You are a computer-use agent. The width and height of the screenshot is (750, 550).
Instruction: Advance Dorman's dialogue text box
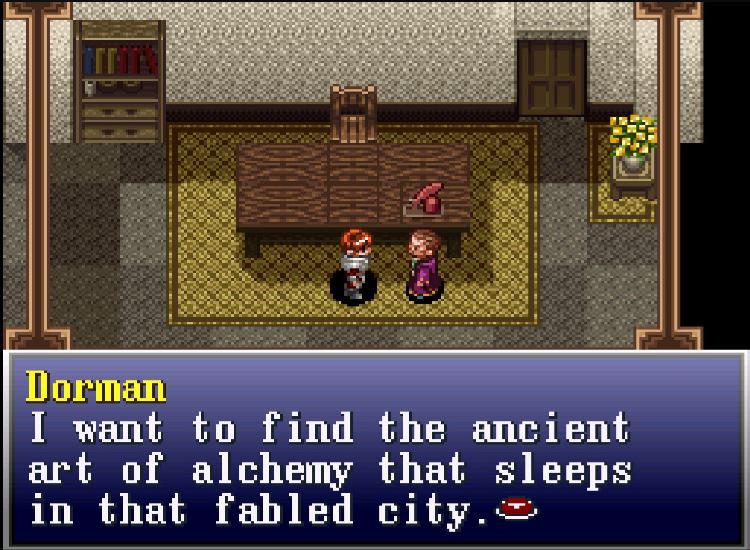374,450
